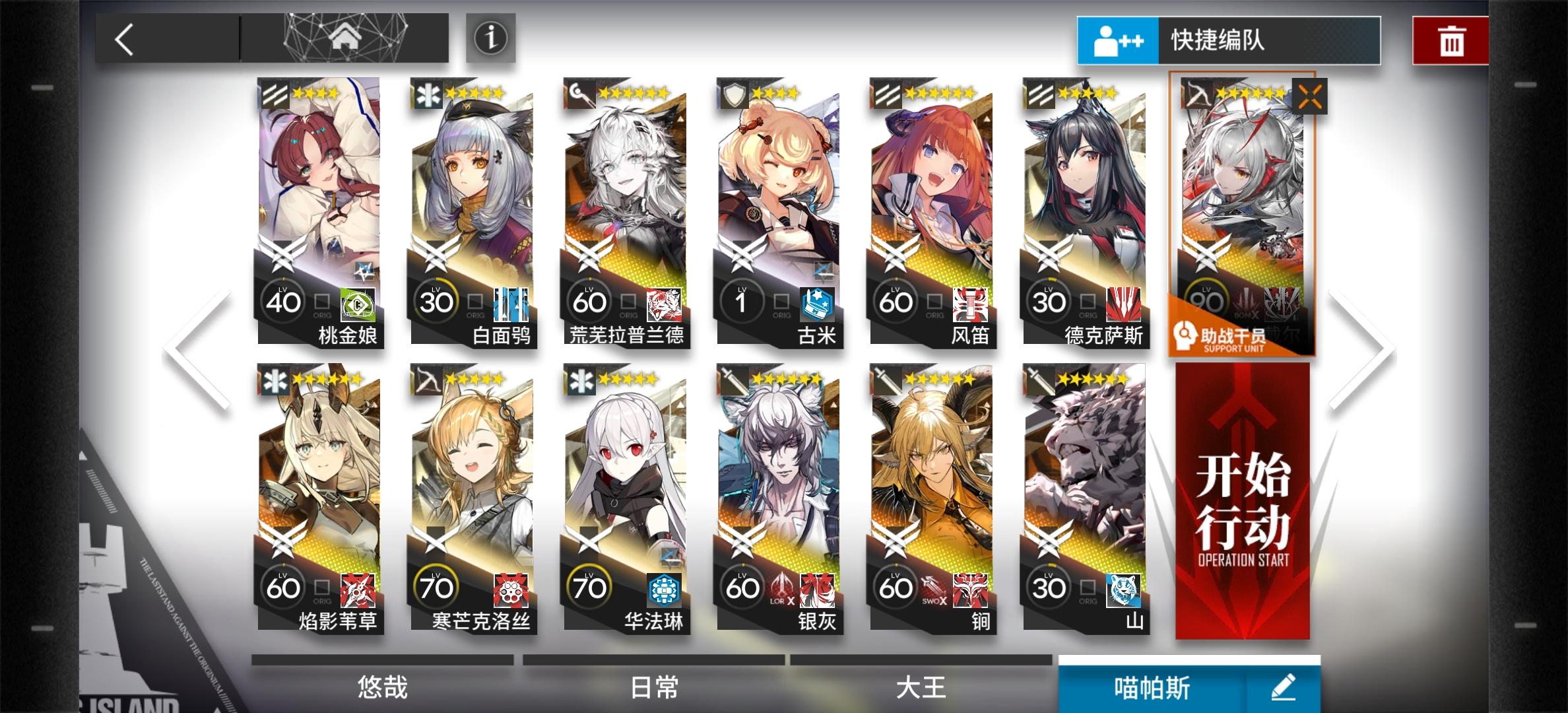Image resolution: width=1568 pixels, height=713 pixels.
Task: Toggle the ORIG checkbox on 德克萨斯's card
Action: click(1090, 301)
